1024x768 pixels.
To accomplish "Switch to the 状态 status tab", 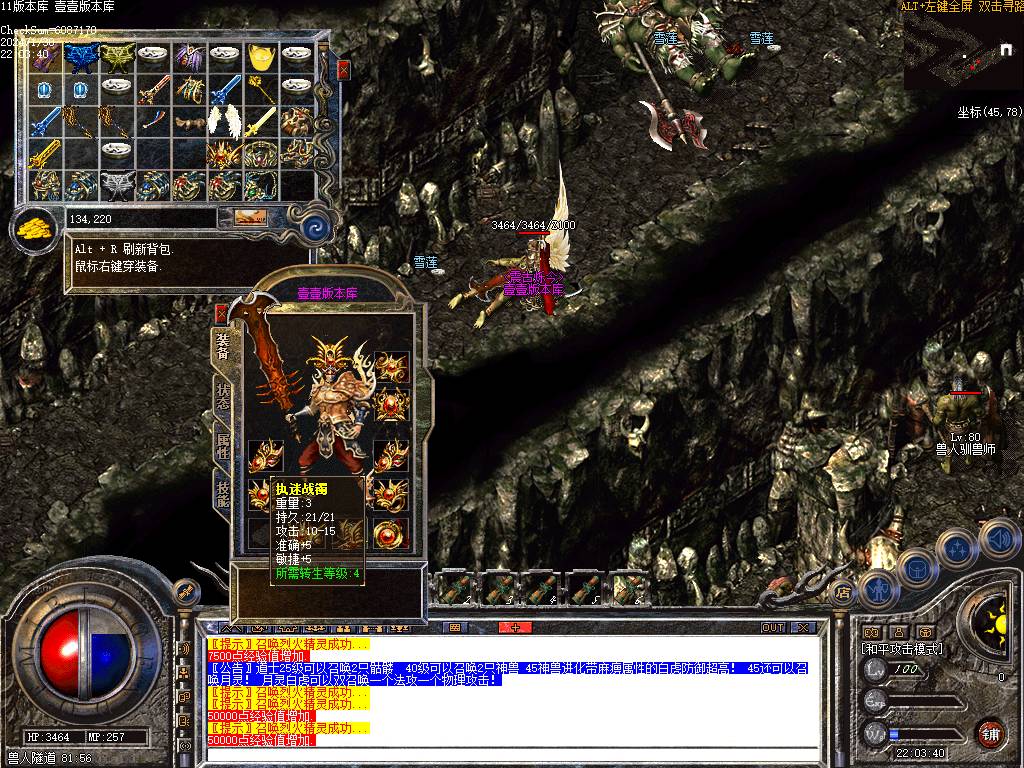I will [222, 398].
